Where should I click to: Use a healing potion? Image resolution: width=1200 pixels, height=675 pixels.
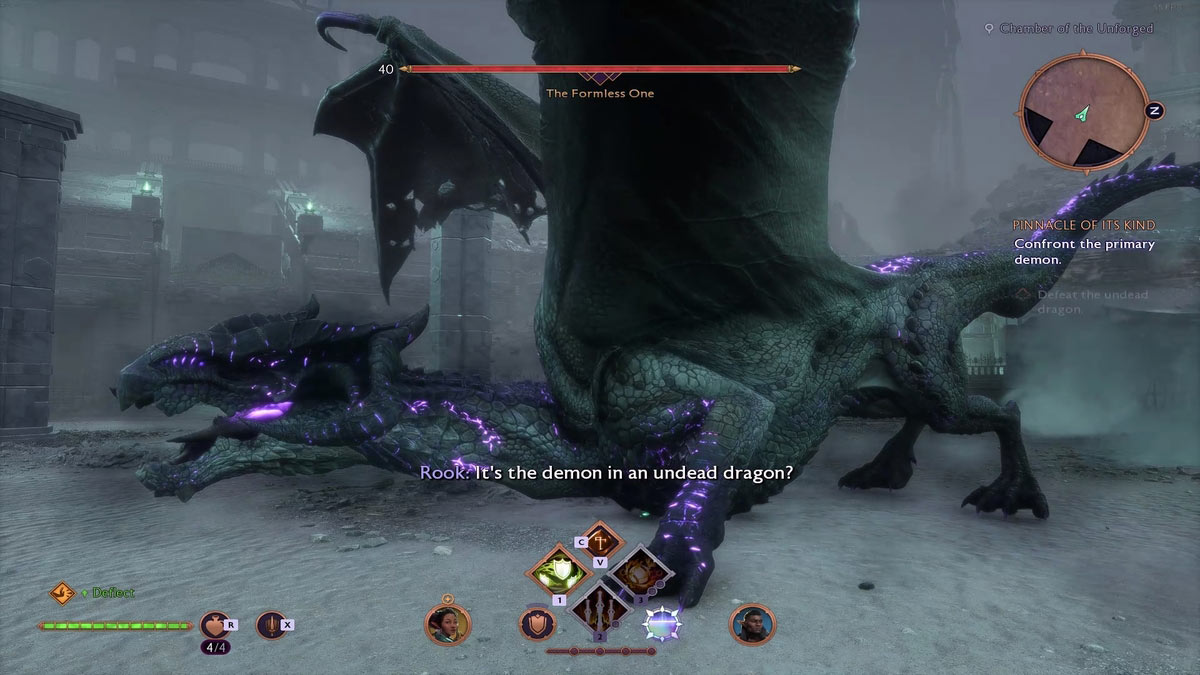coord(215,626)
